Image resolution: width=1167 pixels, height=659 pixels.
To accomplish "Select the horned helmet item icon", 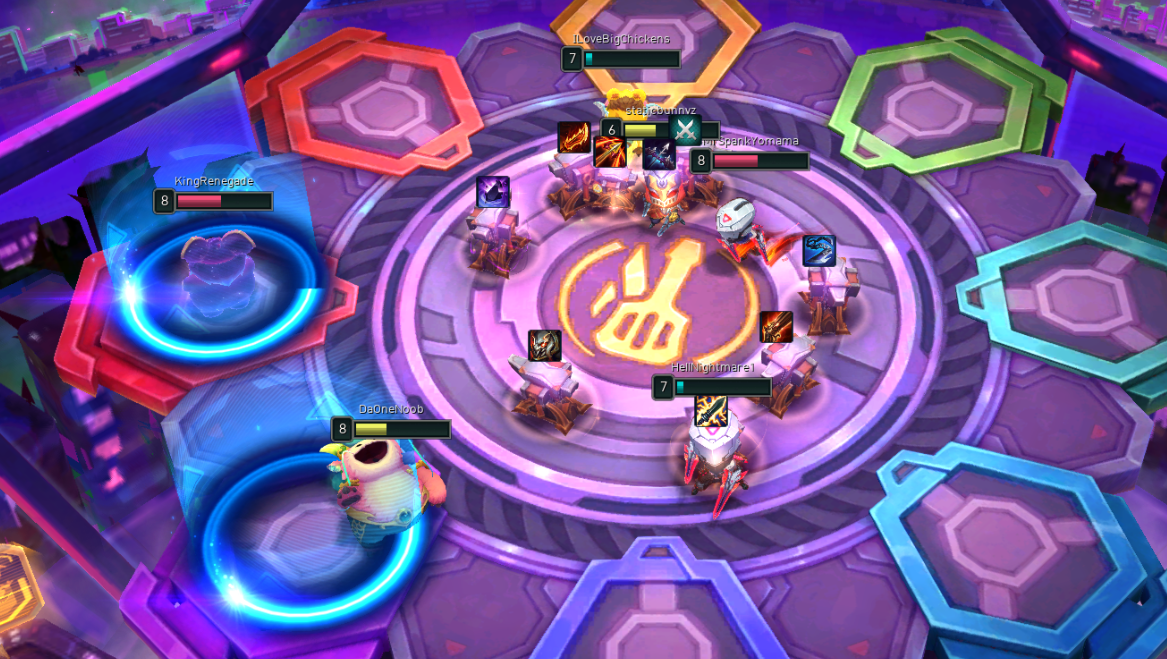I will coord(545,346).
